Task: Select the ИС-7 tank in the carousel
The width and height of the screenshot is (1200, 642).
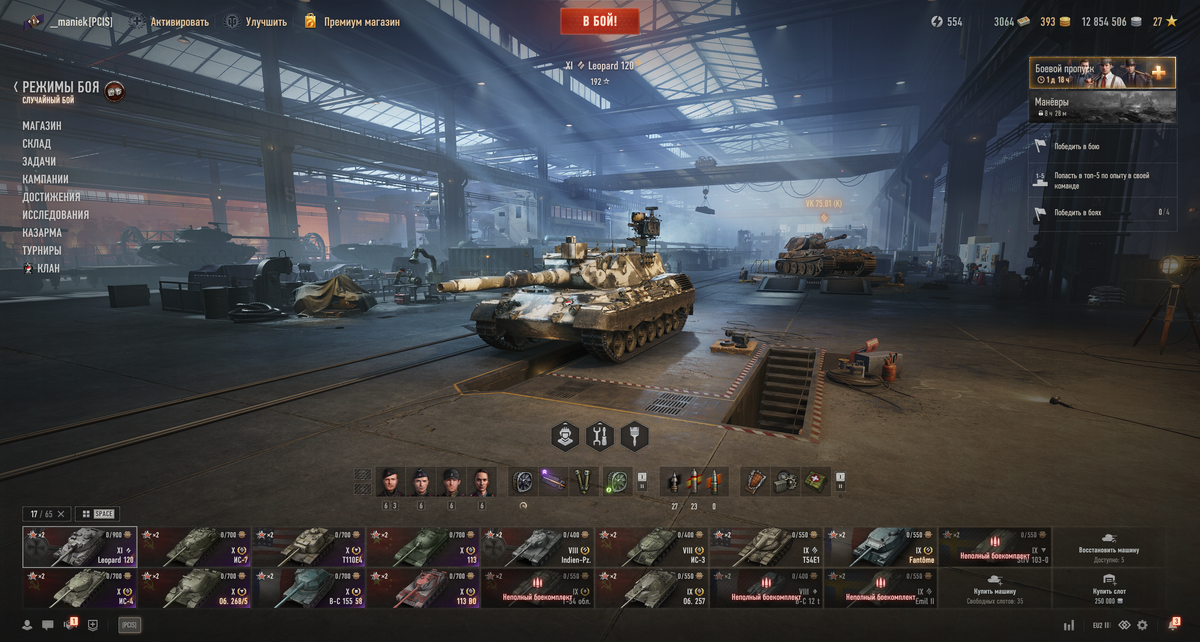Action: [x=194, y=548]
